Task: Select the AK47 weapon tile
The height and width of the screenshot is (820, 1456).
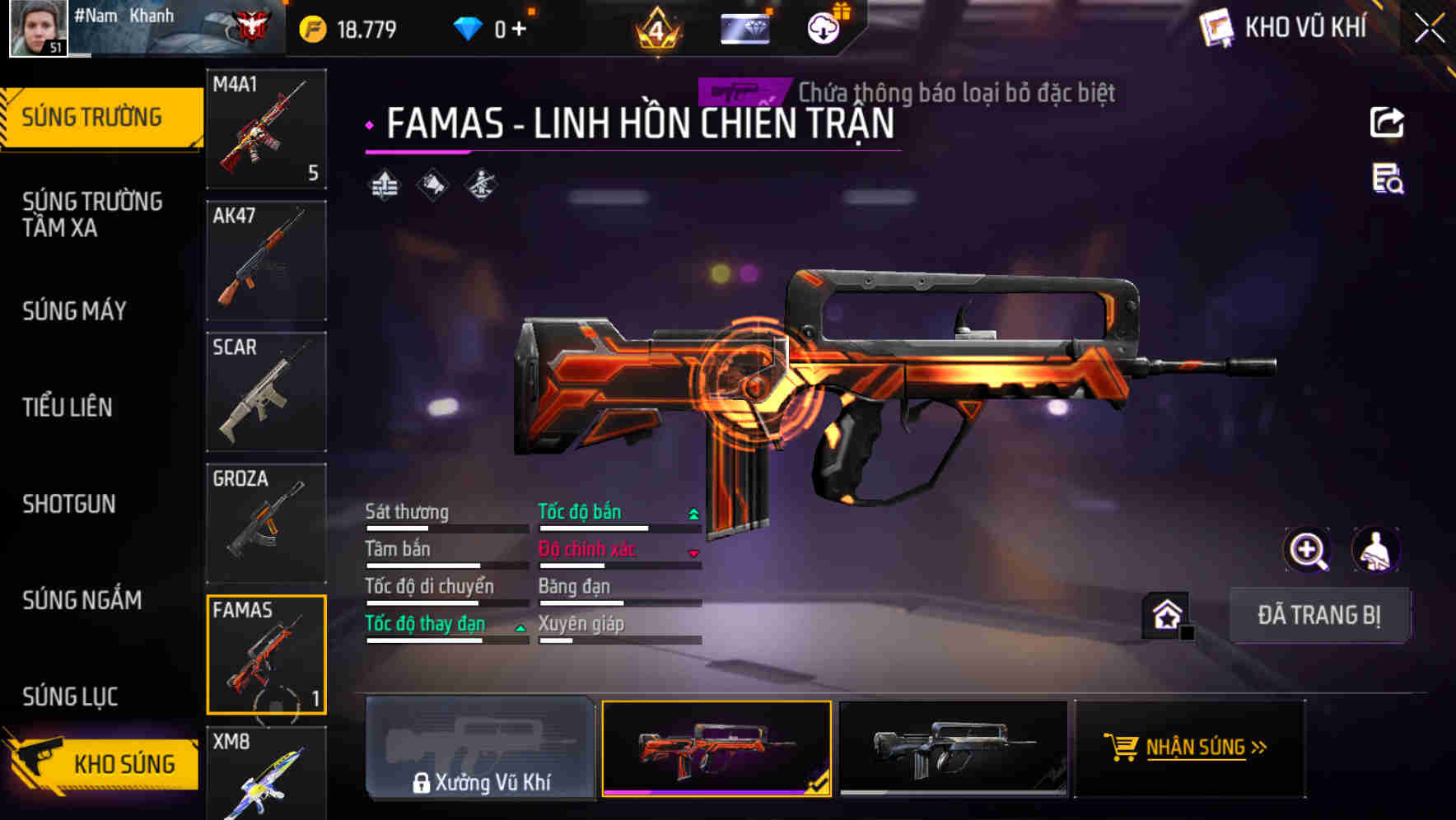Action: [x=266, y=260]
